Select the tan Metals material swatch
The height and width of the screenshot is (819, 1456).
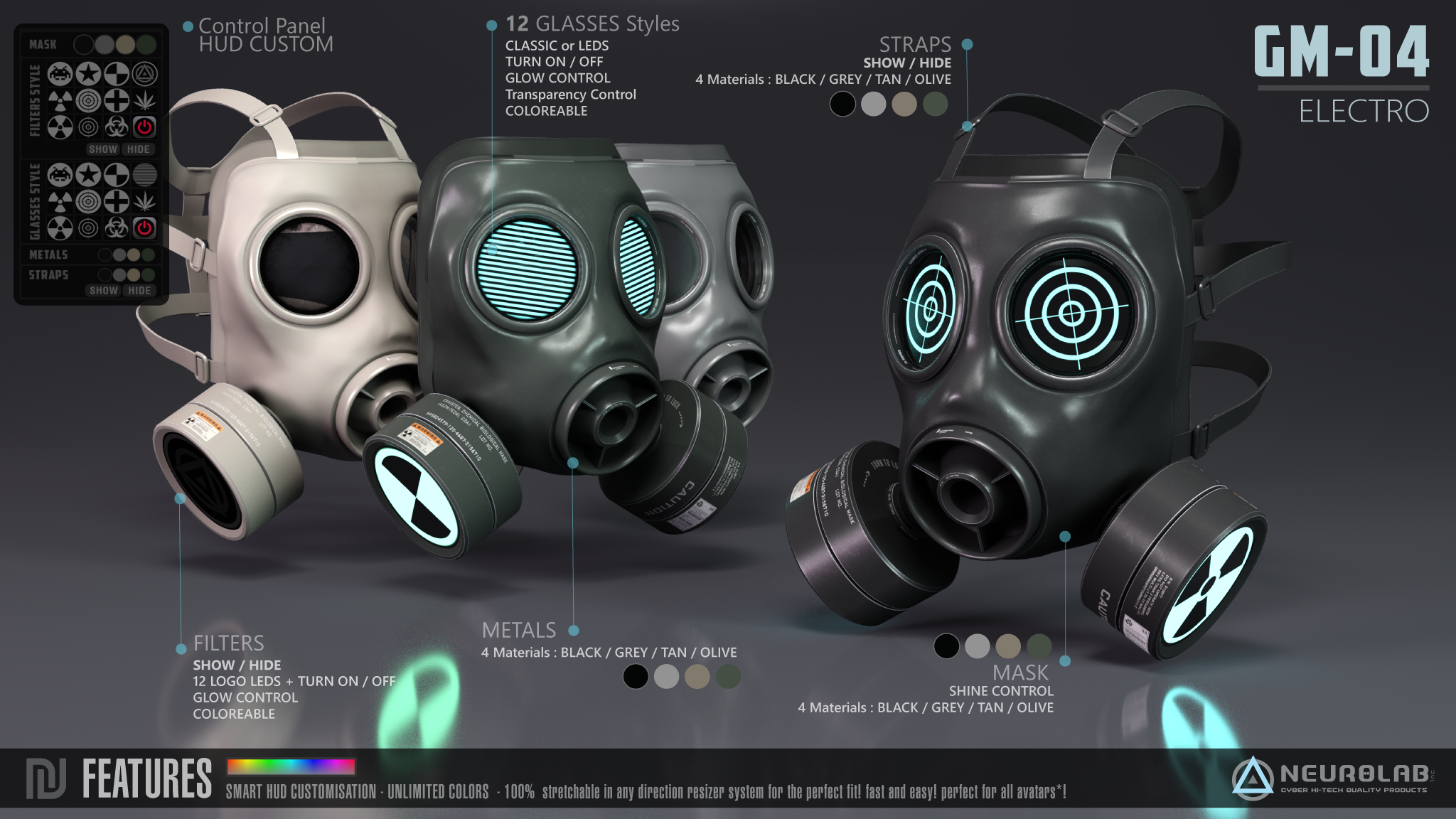click(134, 255)
